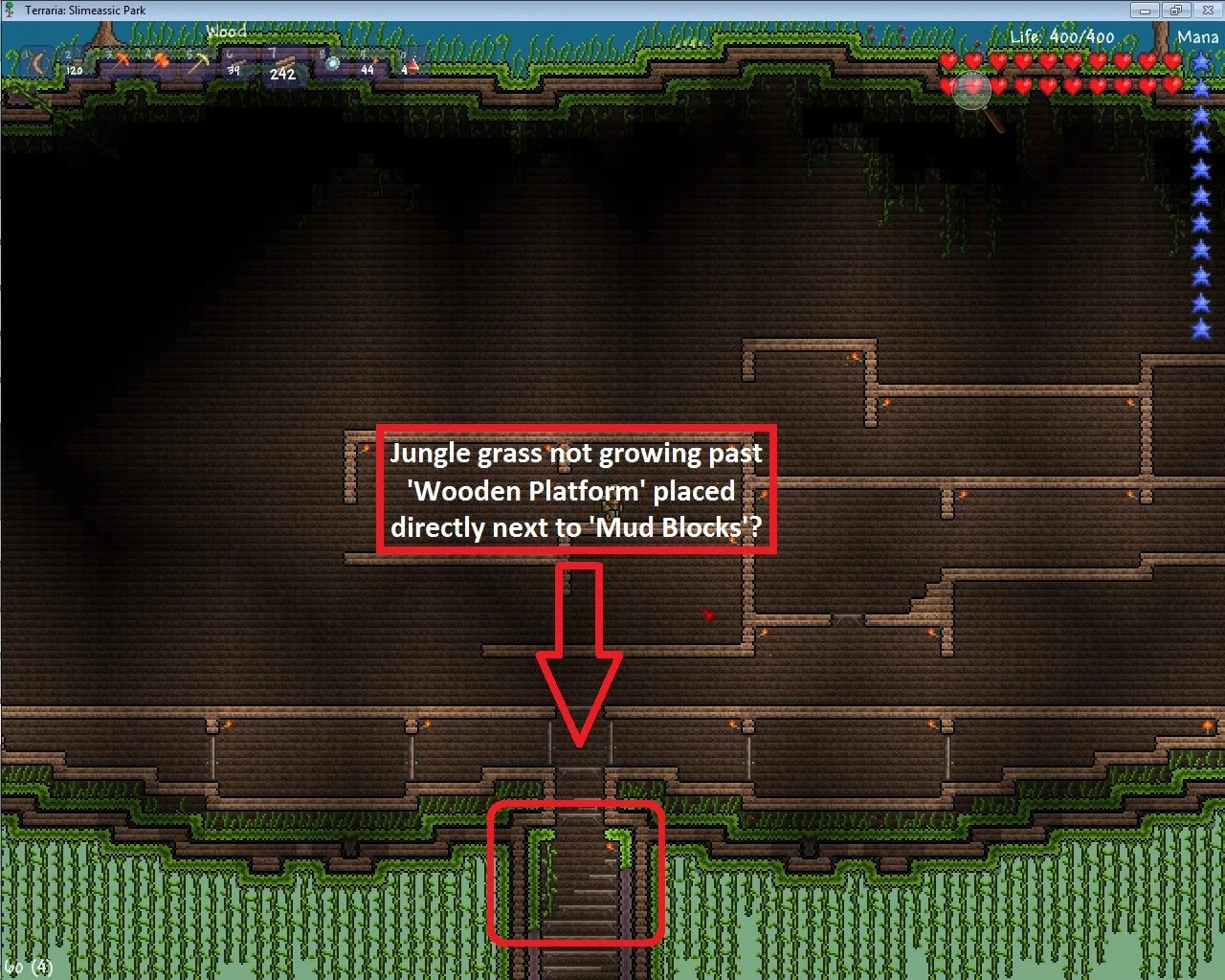Click the Terraria icon in the title bar
Viewport: 1225px width, 980px height.
8,10
